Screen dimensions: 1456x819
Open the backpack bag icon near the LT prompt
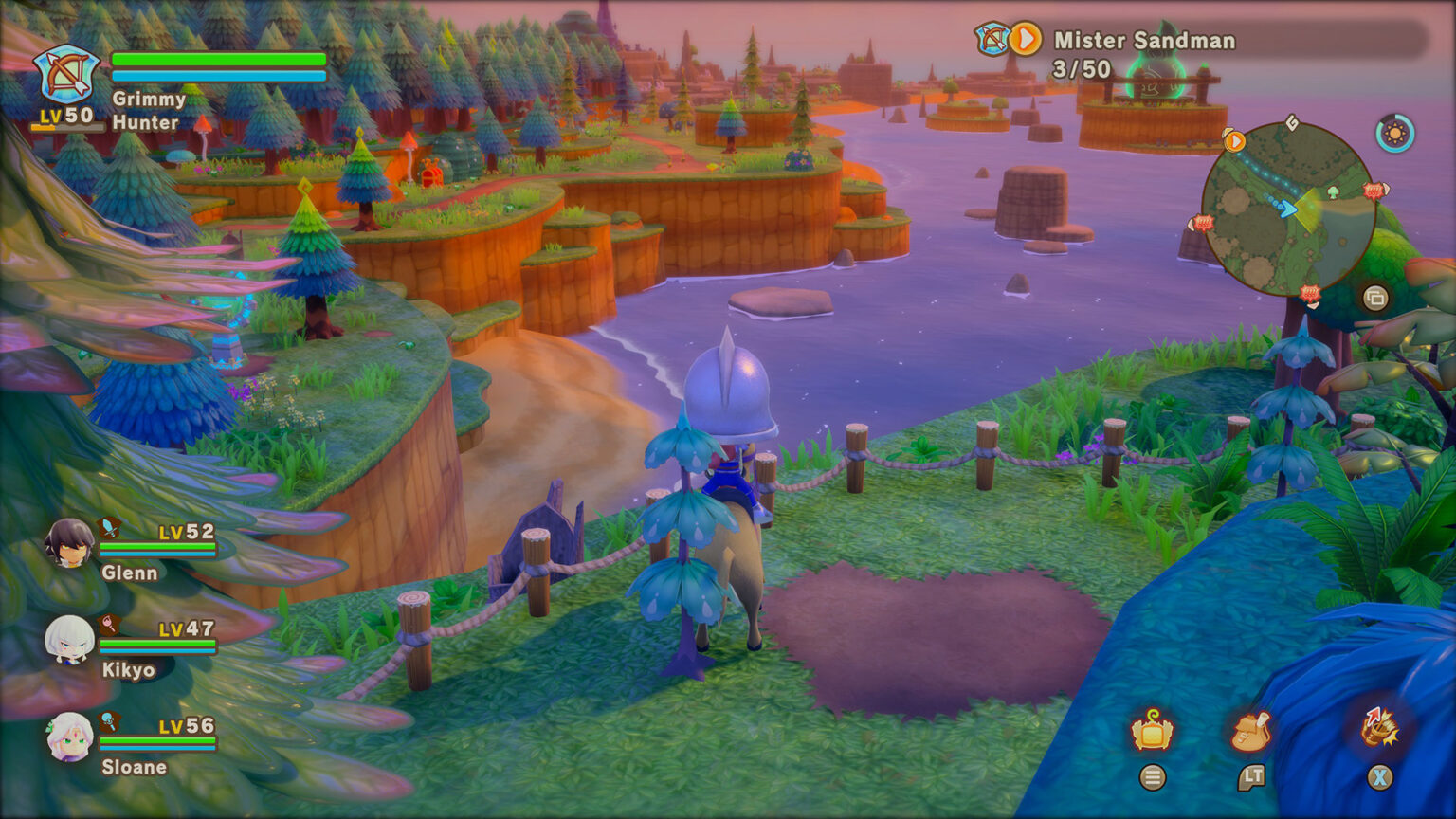coord(1251,730)
